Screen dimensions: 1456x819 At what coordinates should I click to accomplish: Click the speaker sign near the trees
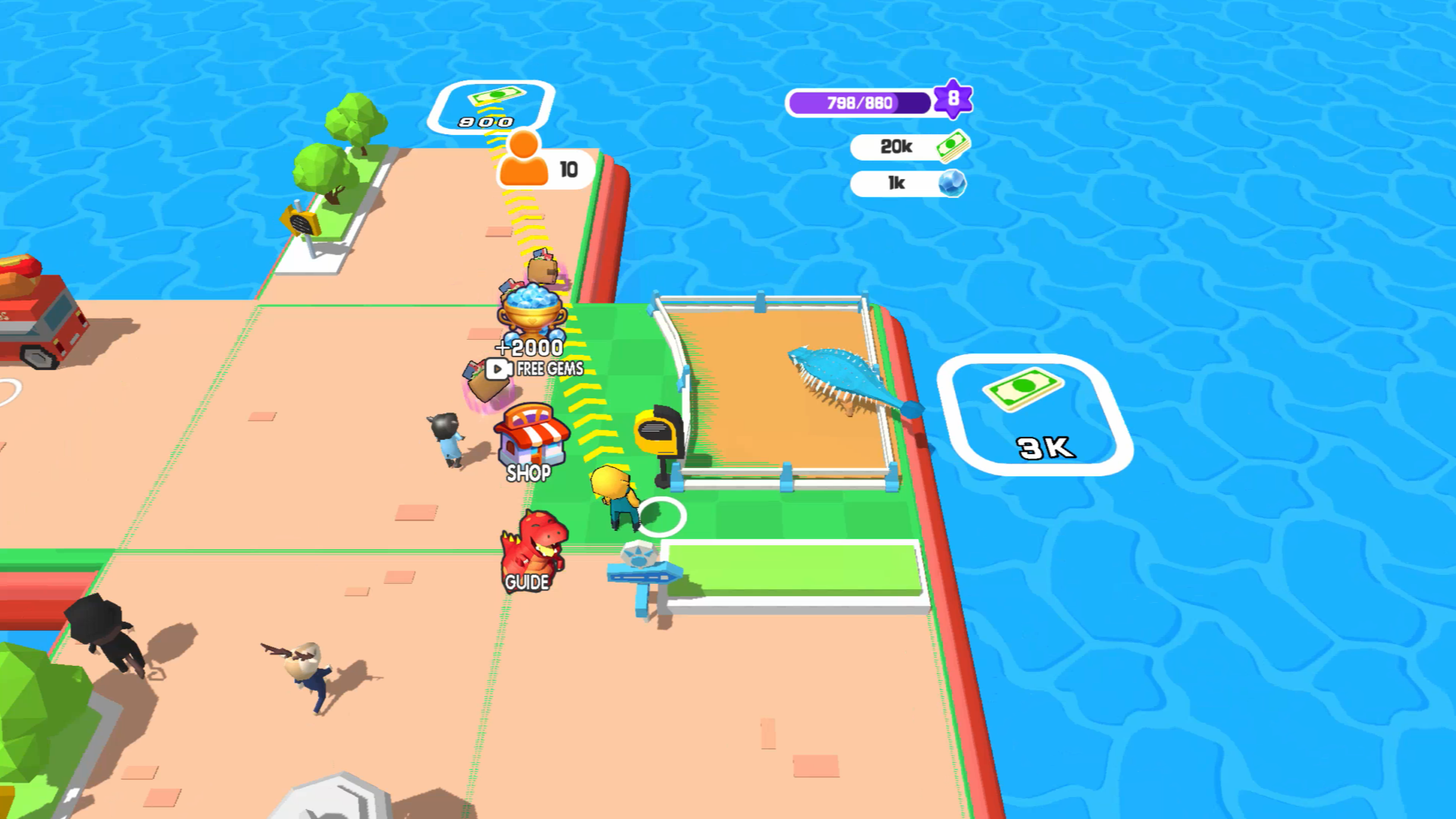300,222
